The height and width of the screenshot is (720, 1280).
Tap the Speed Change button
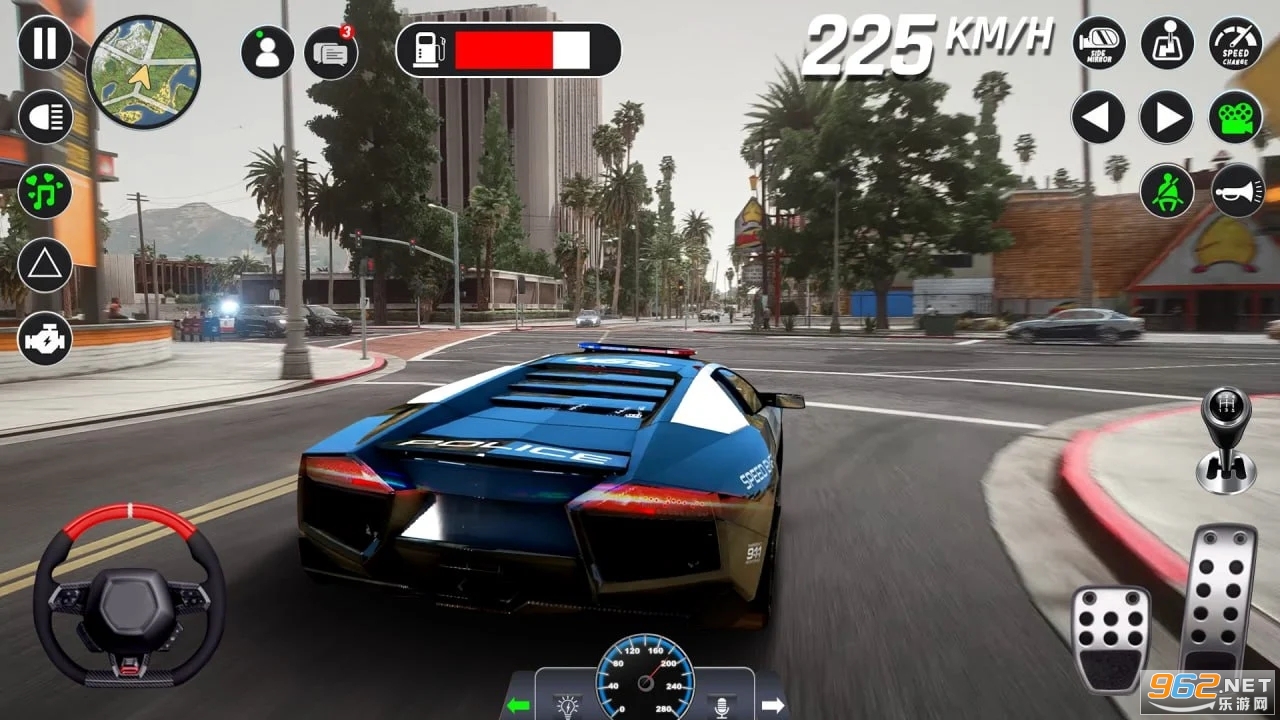[x=1236, y=43]
